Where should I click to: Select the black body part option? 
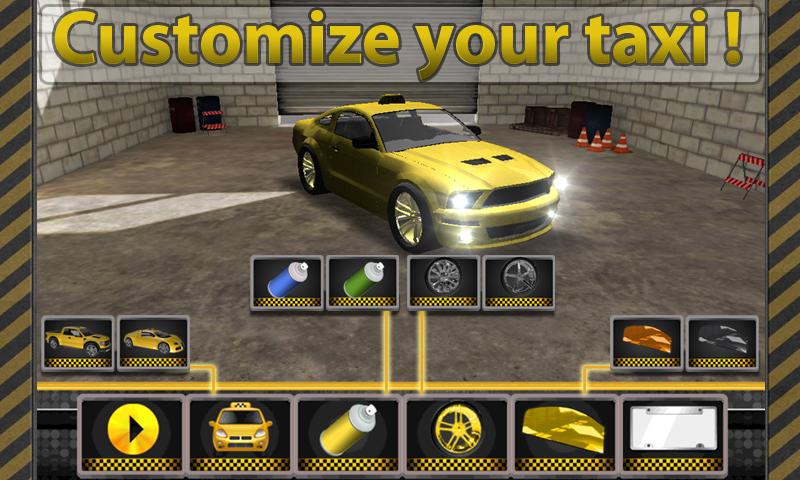pyautogui.click(x=722, y=342)
